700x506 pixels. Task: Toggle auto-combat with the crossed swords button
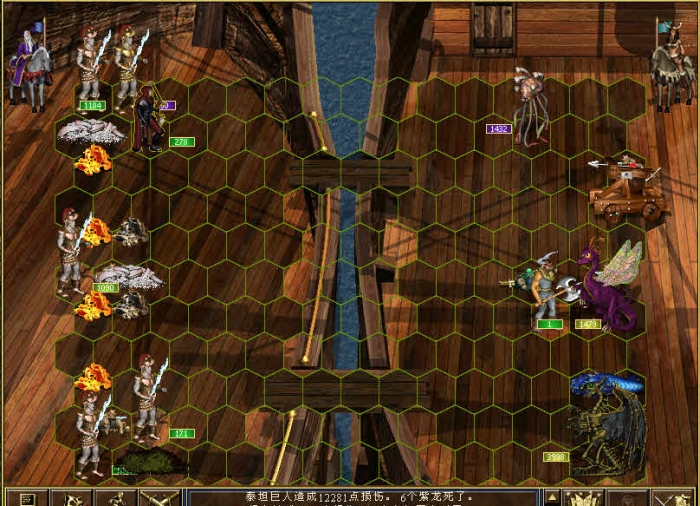click(x=161, y=498)
